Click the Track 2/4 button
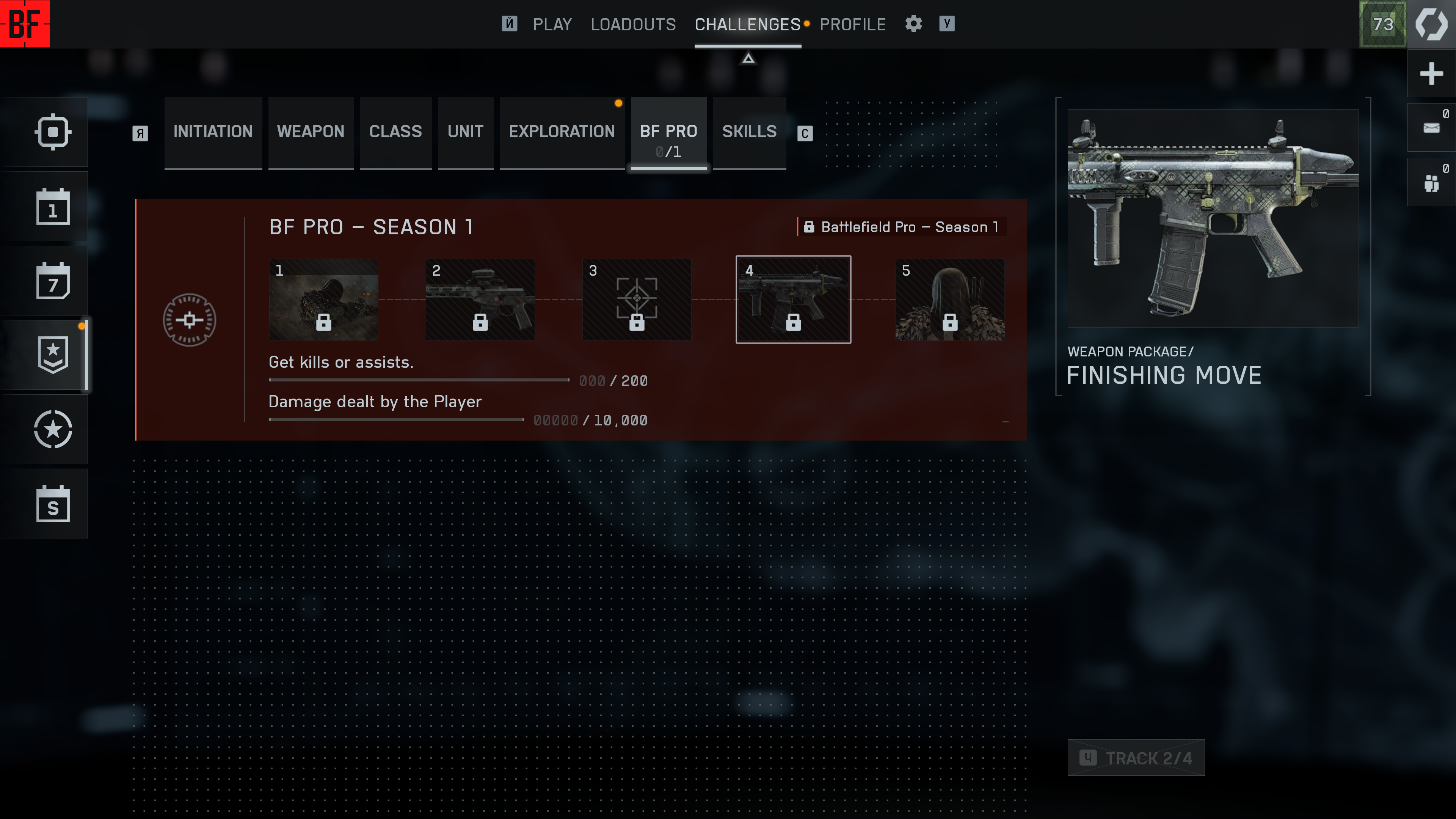The height and width of the screenshot is (819, 1456). click(x=1136, y=758)
